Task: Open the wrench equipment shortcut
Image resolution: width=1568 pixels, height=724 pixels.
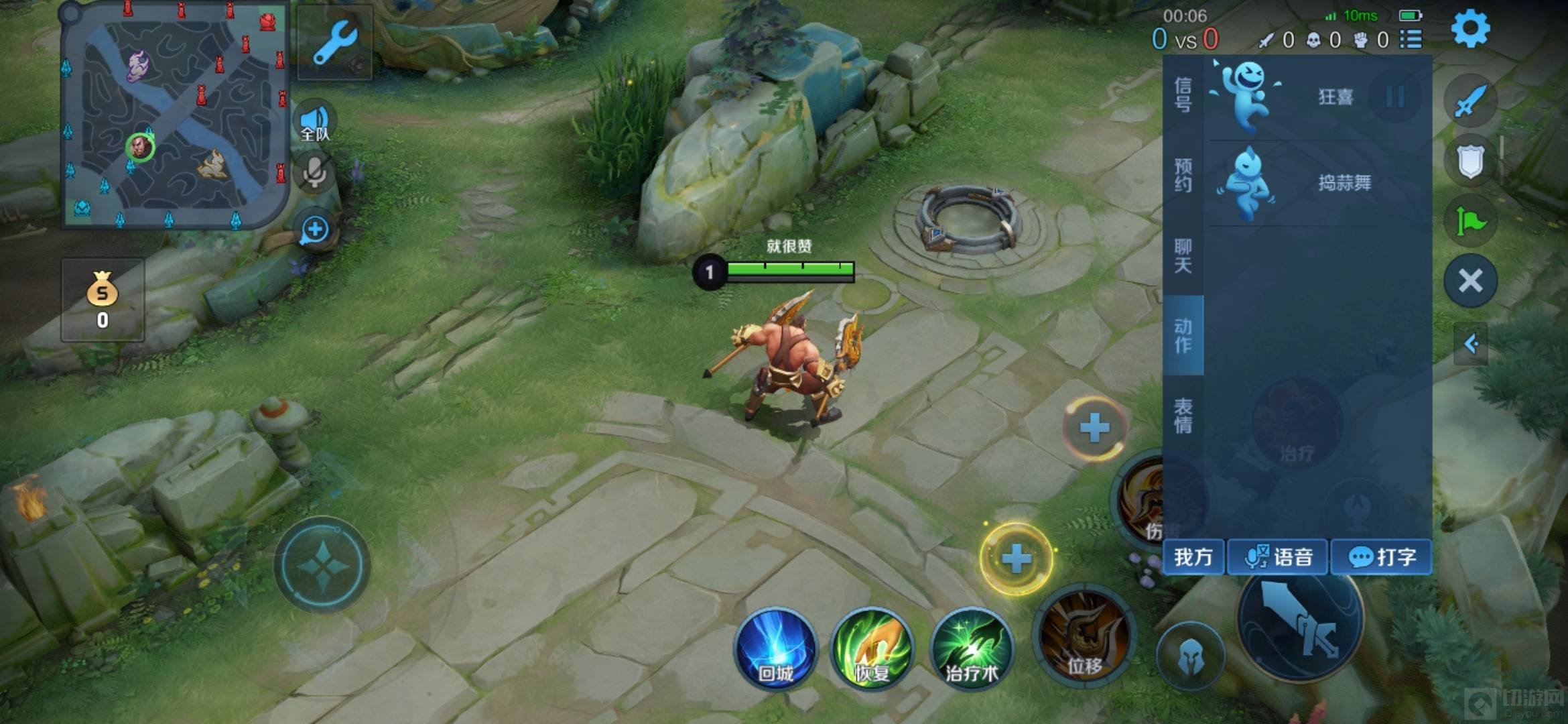Action: 334,42
